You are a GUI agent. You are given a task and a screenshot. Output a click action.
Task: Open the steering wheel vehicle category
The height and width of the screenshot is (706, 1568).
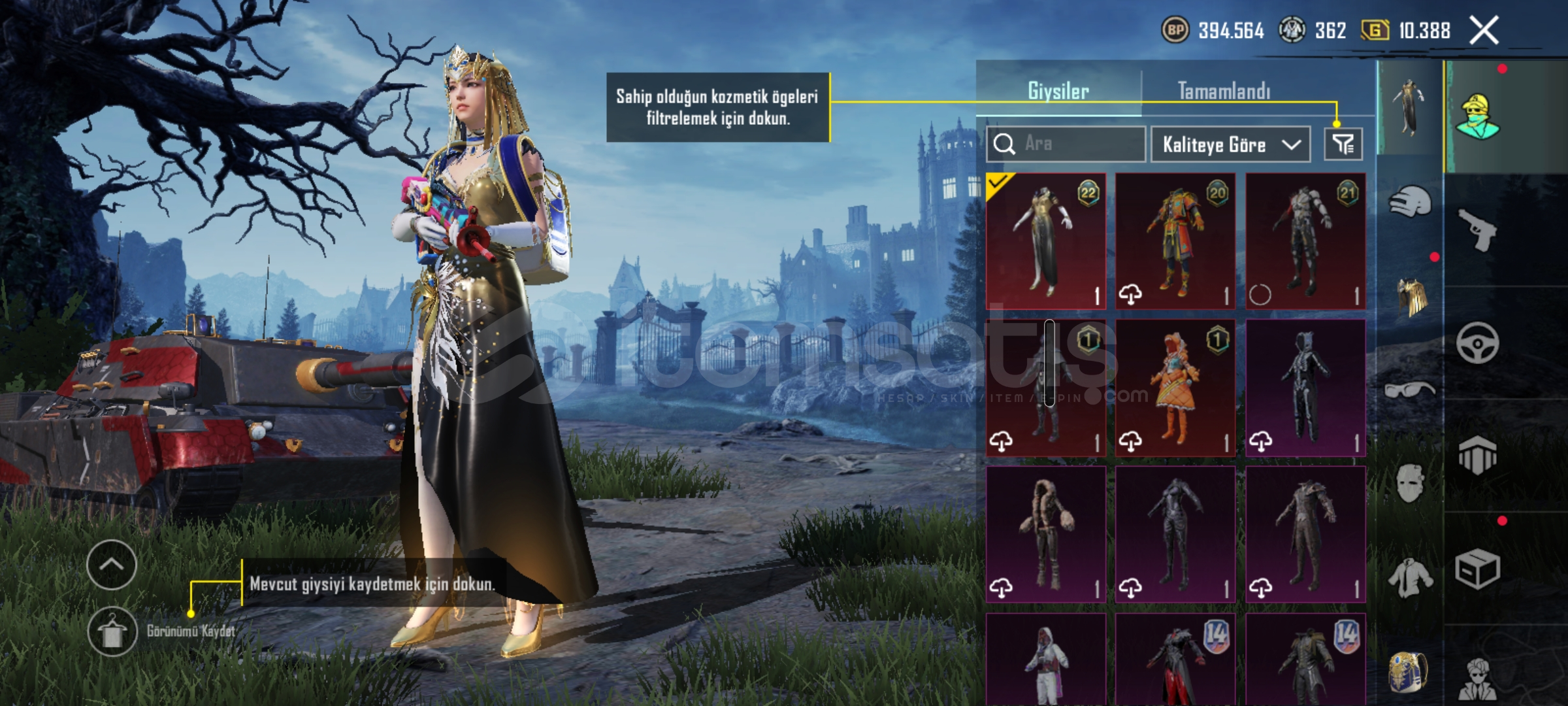tap(1478, 343)
